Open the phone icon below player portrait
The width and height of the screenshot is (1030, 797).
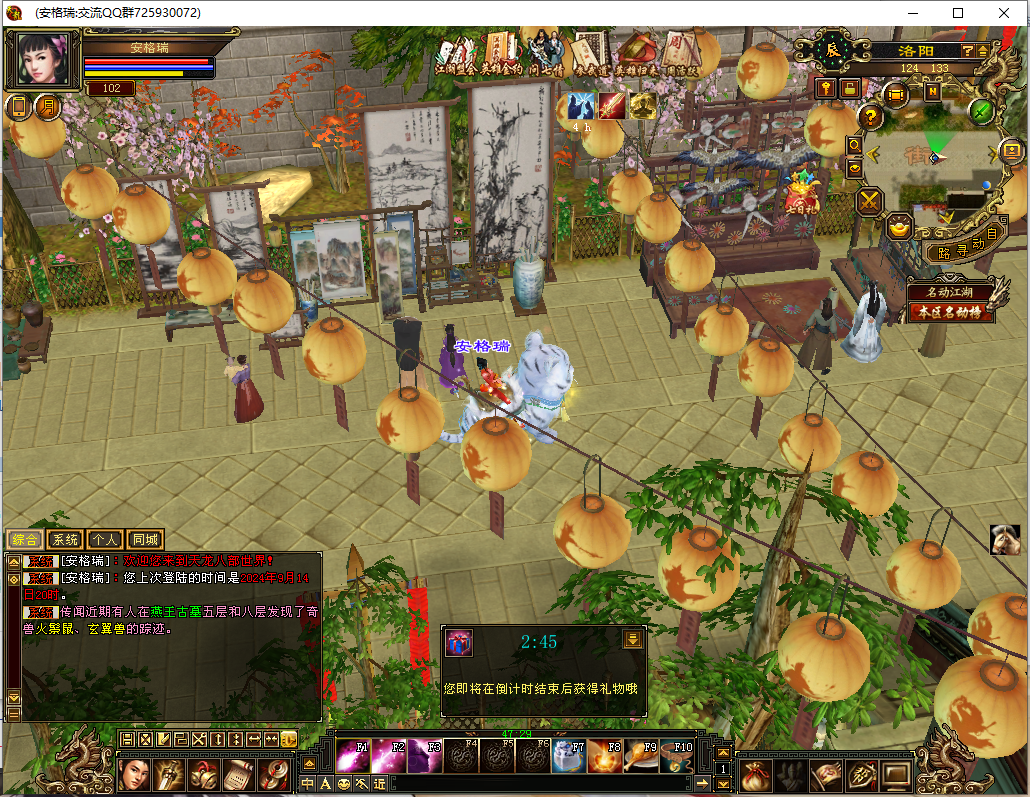[x=18, y=107]
